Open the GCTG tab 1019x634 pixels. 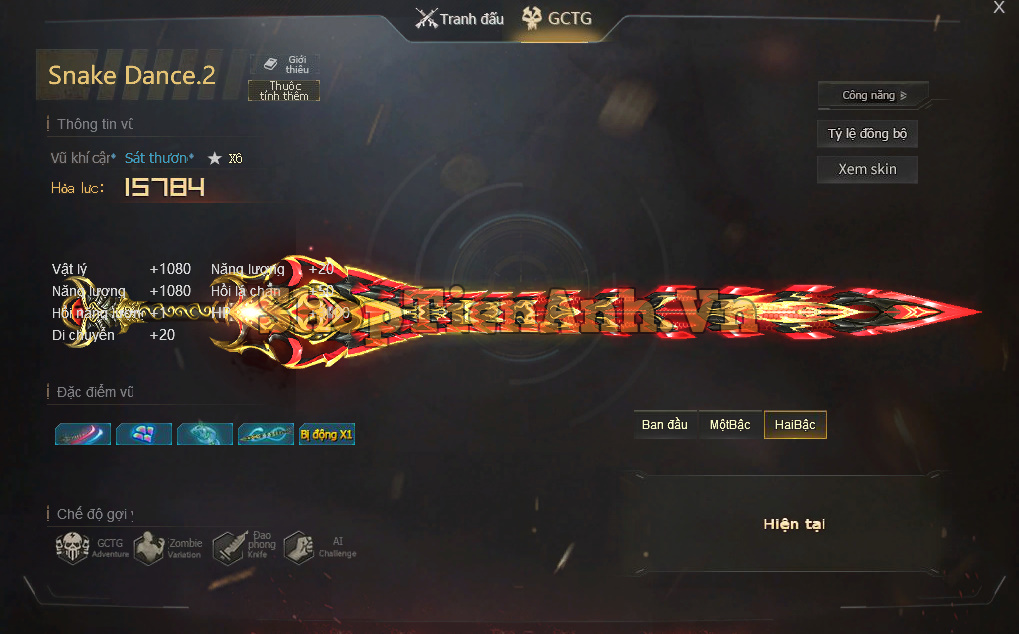click(x=558, y=18)
